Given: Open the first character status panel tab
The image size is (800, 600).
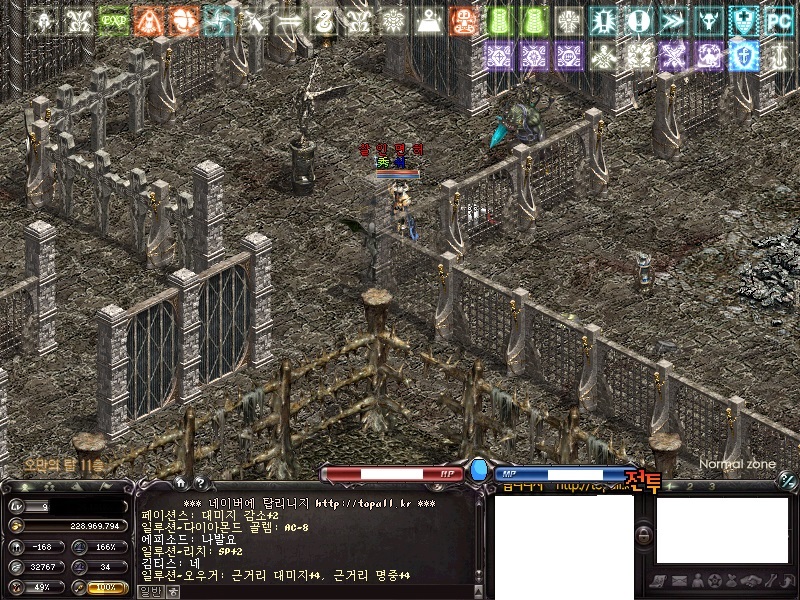Looking at the screenshot, I should (x=24, y=487).
